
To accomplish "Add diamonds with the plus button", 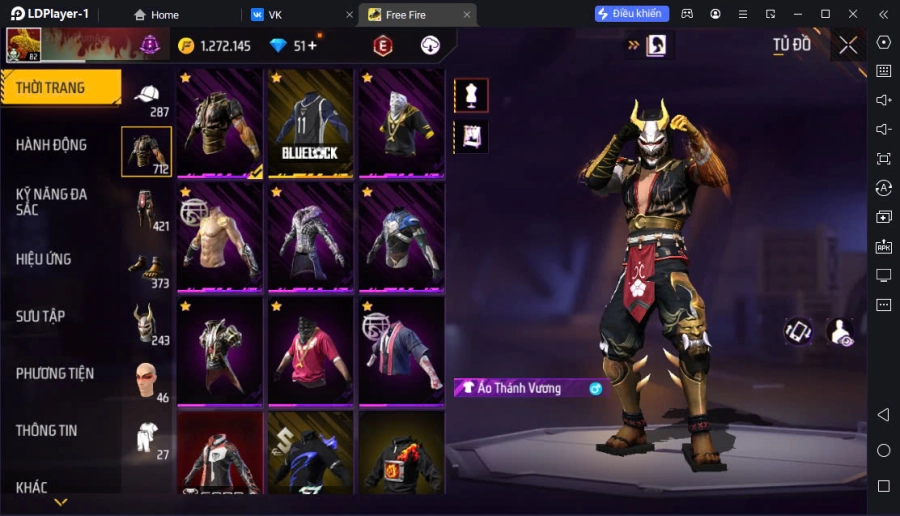I will (x=312, y=46).
